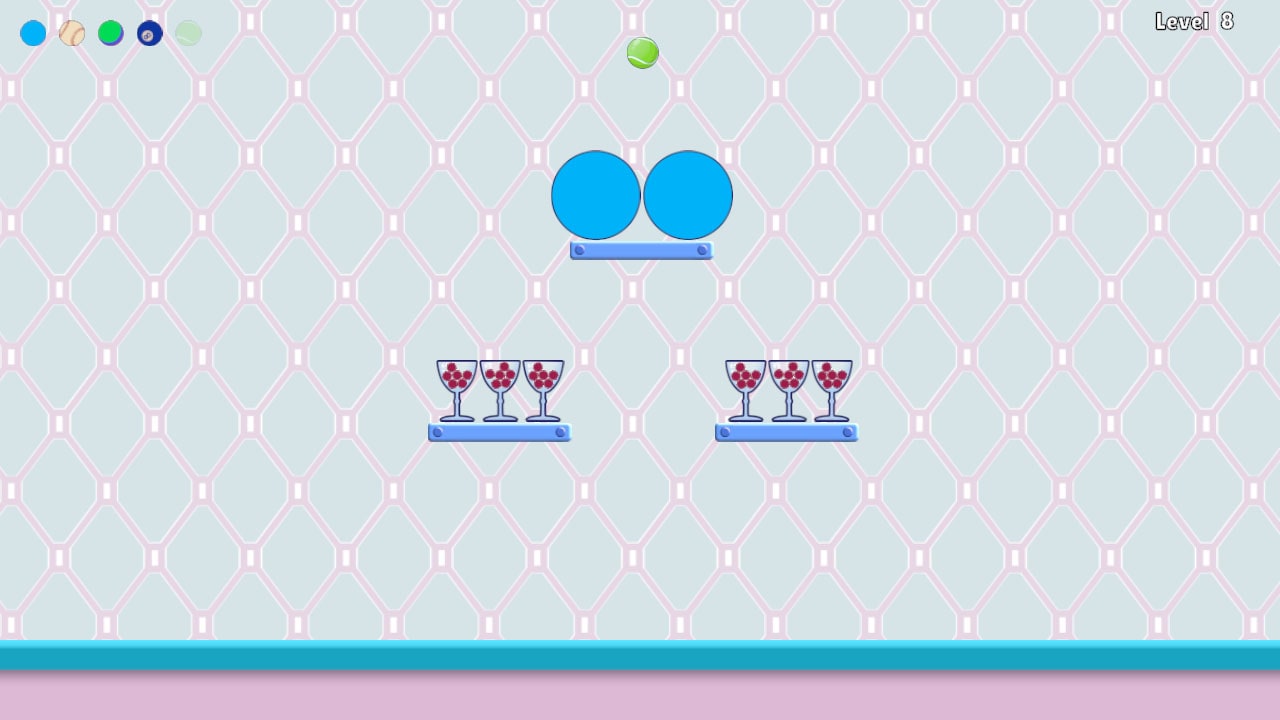Click the right wine glass platform

pos(786,432)
